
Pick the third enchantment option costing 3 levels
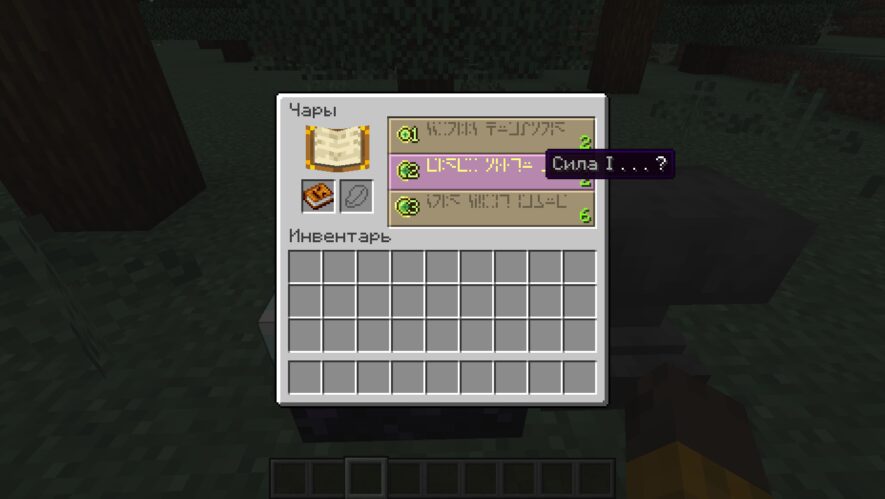[490, 207]
